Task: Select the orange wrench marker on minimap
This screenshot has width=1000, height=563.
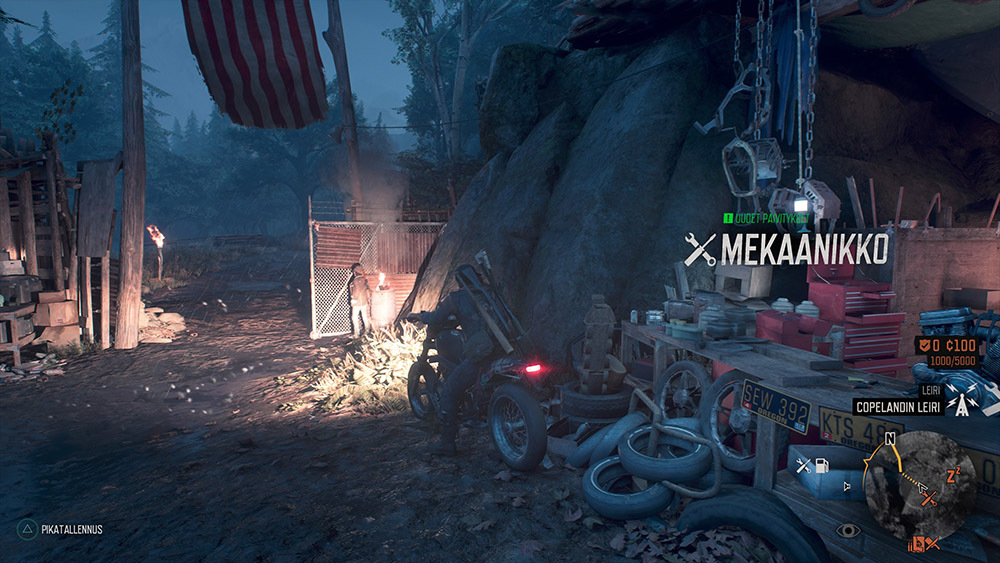Action: pos(929,497)
